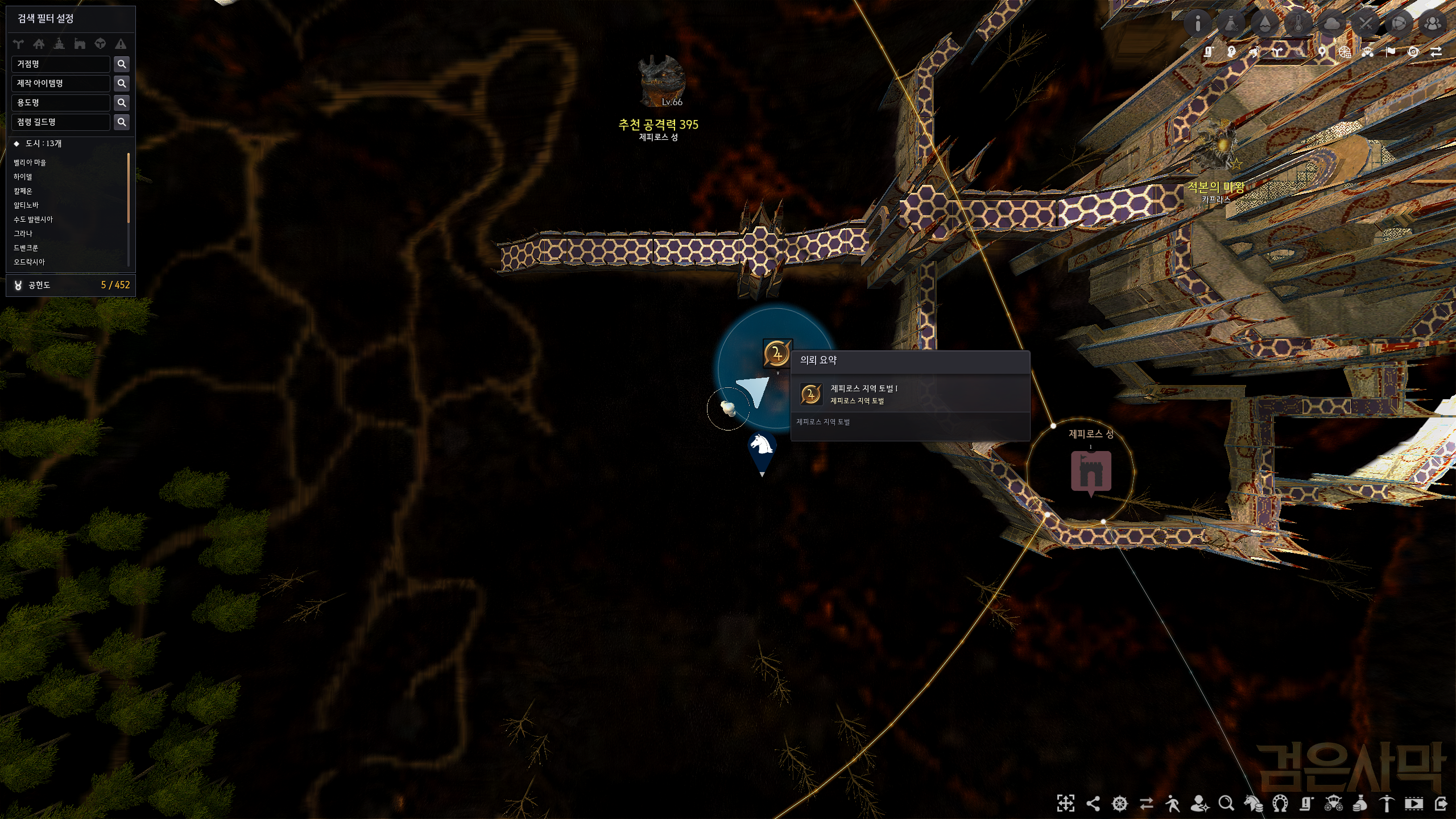Show the temperature thermometer map overlay
Viewport: 1456px width, 819px height.
tap(1298, 23)
